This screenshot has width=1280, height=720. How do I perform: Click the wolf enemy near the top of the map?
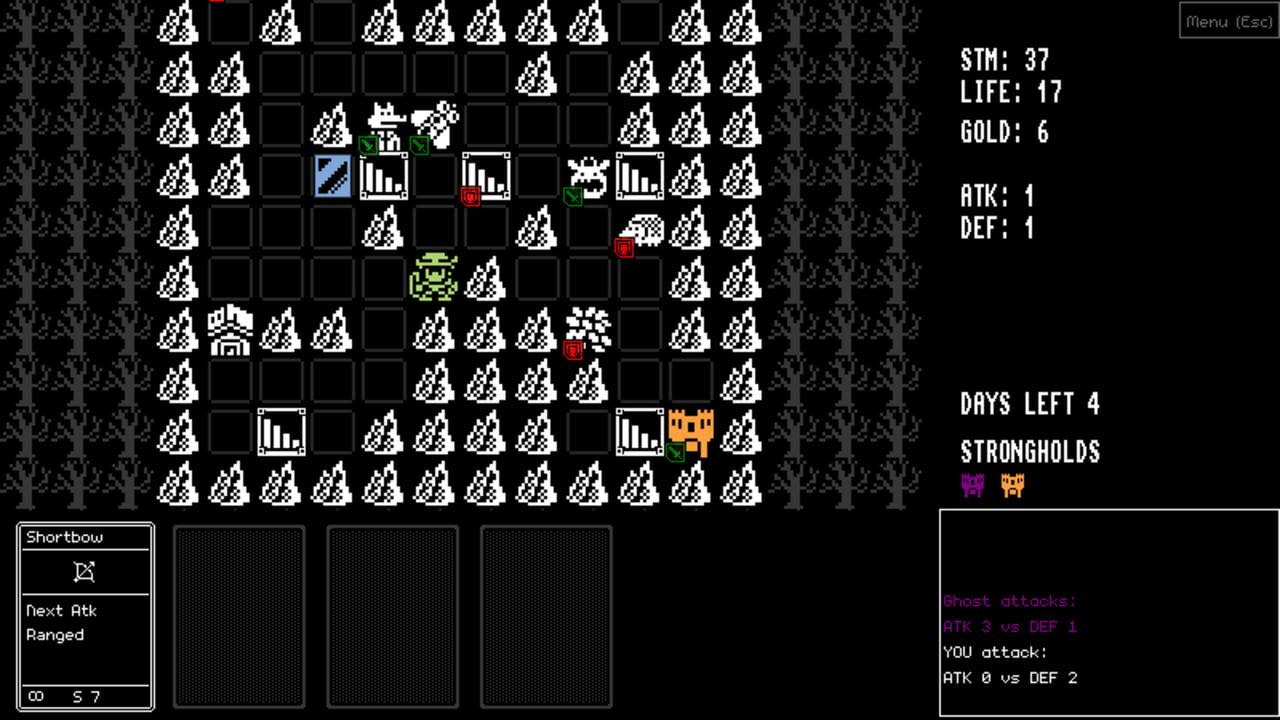click(385, 118)
